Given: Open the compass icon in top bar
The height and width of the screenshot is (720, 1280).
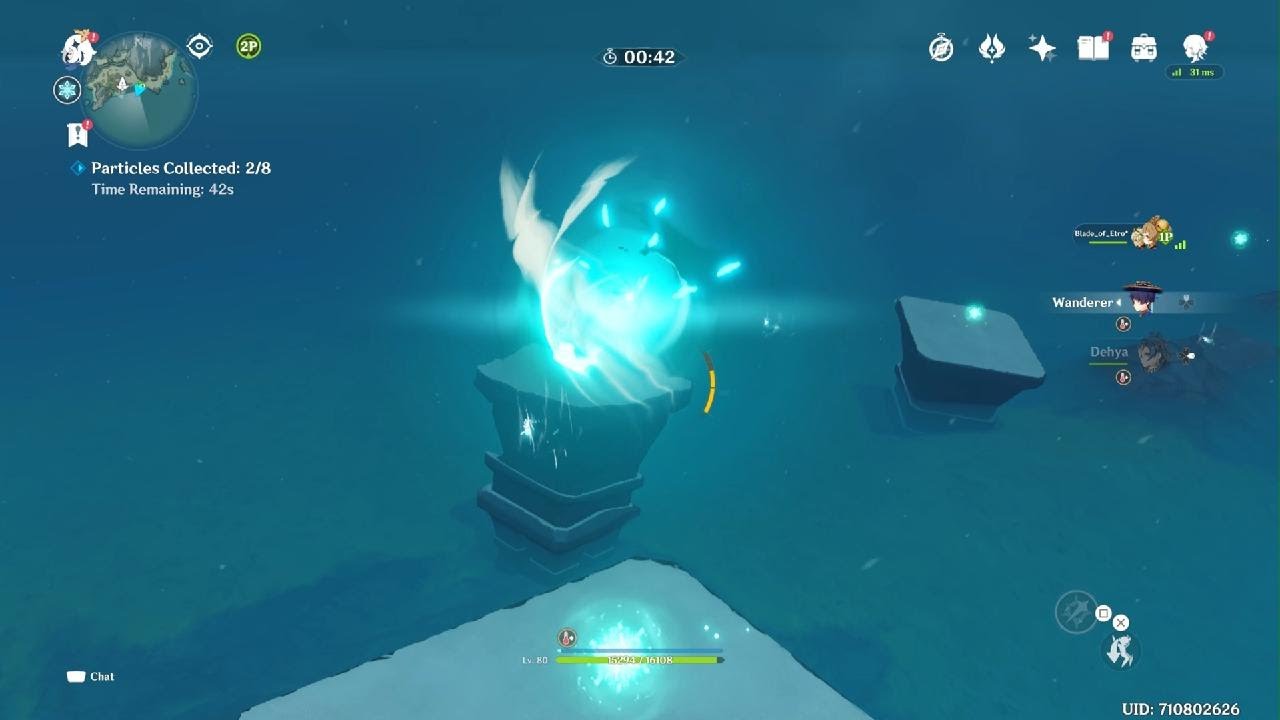Looking at the screenshot, I should pos(941,48).
